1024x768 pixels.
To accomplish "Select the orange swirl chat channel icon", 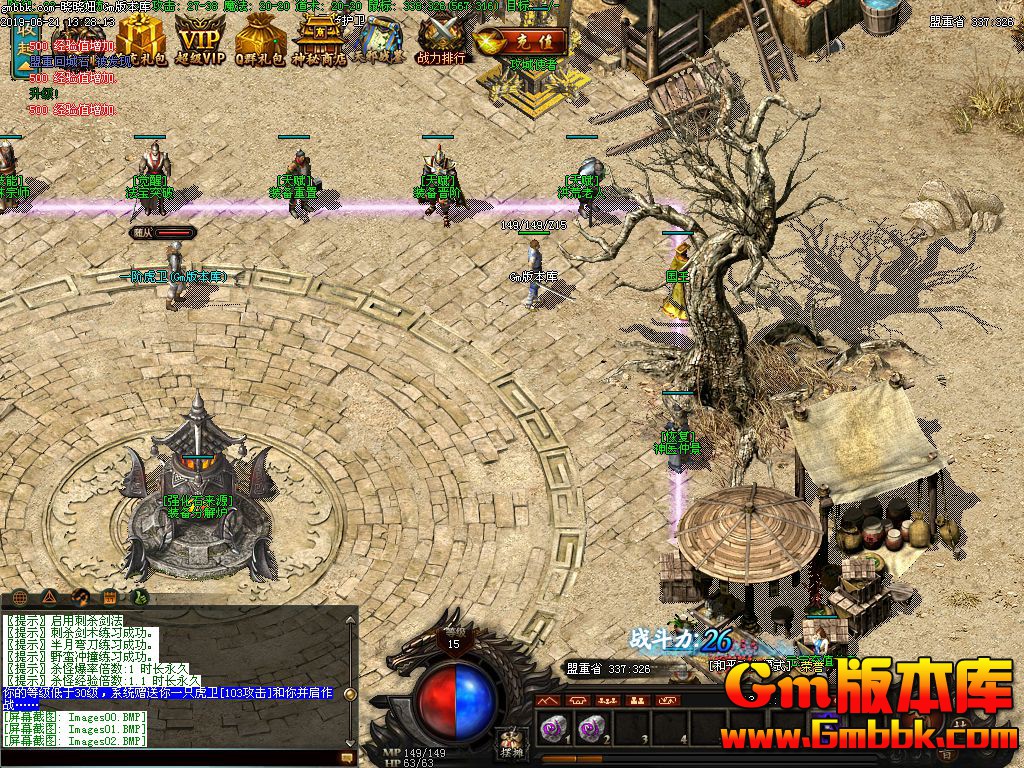I will tap(80, 597).
